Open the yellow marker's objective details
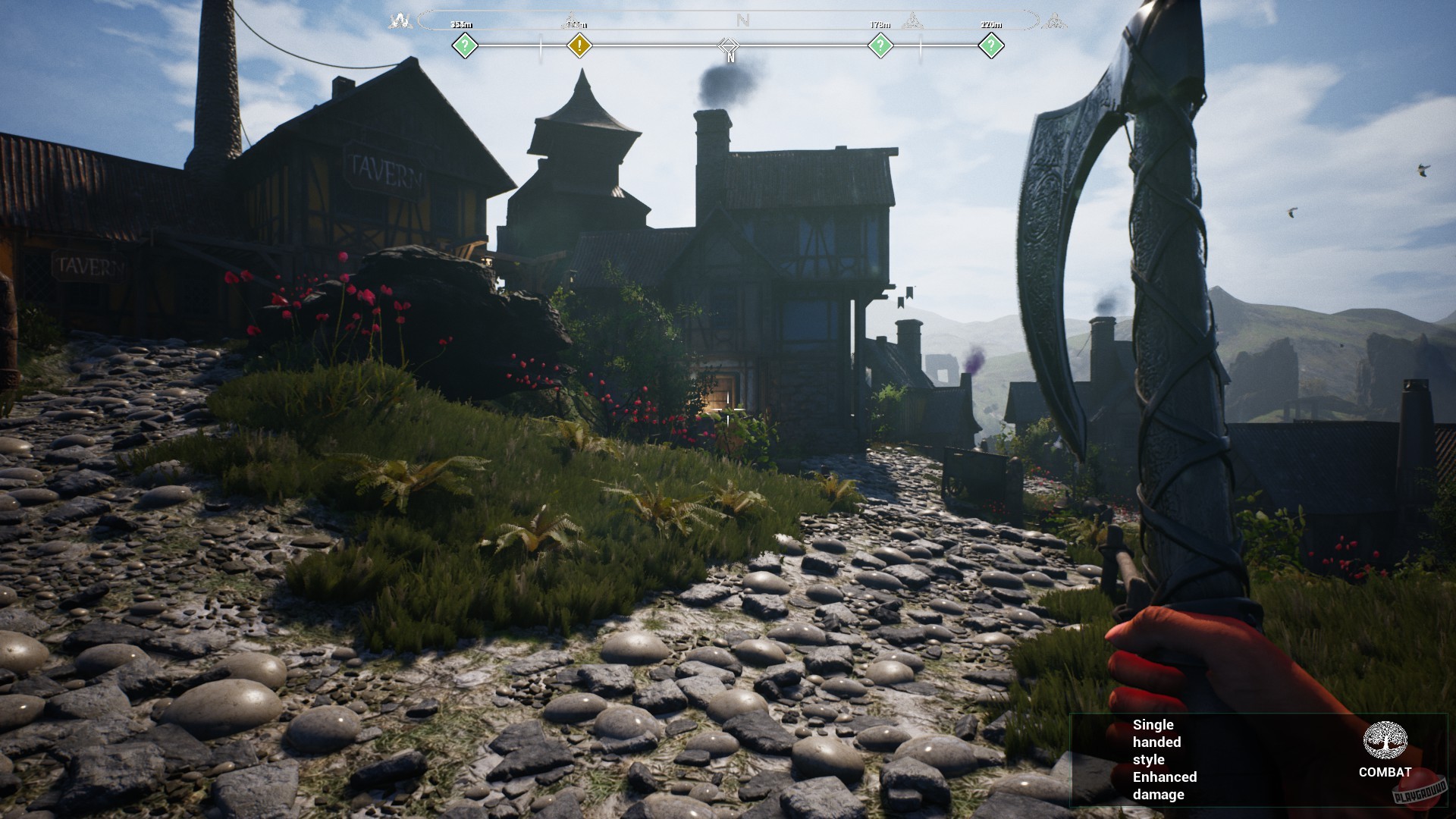Viewport: 1456px width, 819px height. click(x=580, y=45)
